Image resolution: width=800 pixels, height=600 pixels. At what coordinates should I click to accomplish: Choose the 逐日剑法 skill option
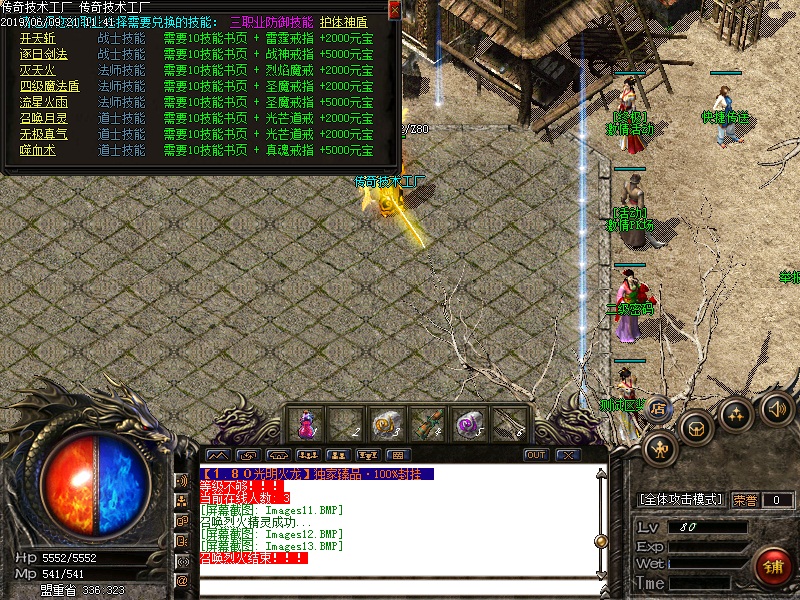43,54
